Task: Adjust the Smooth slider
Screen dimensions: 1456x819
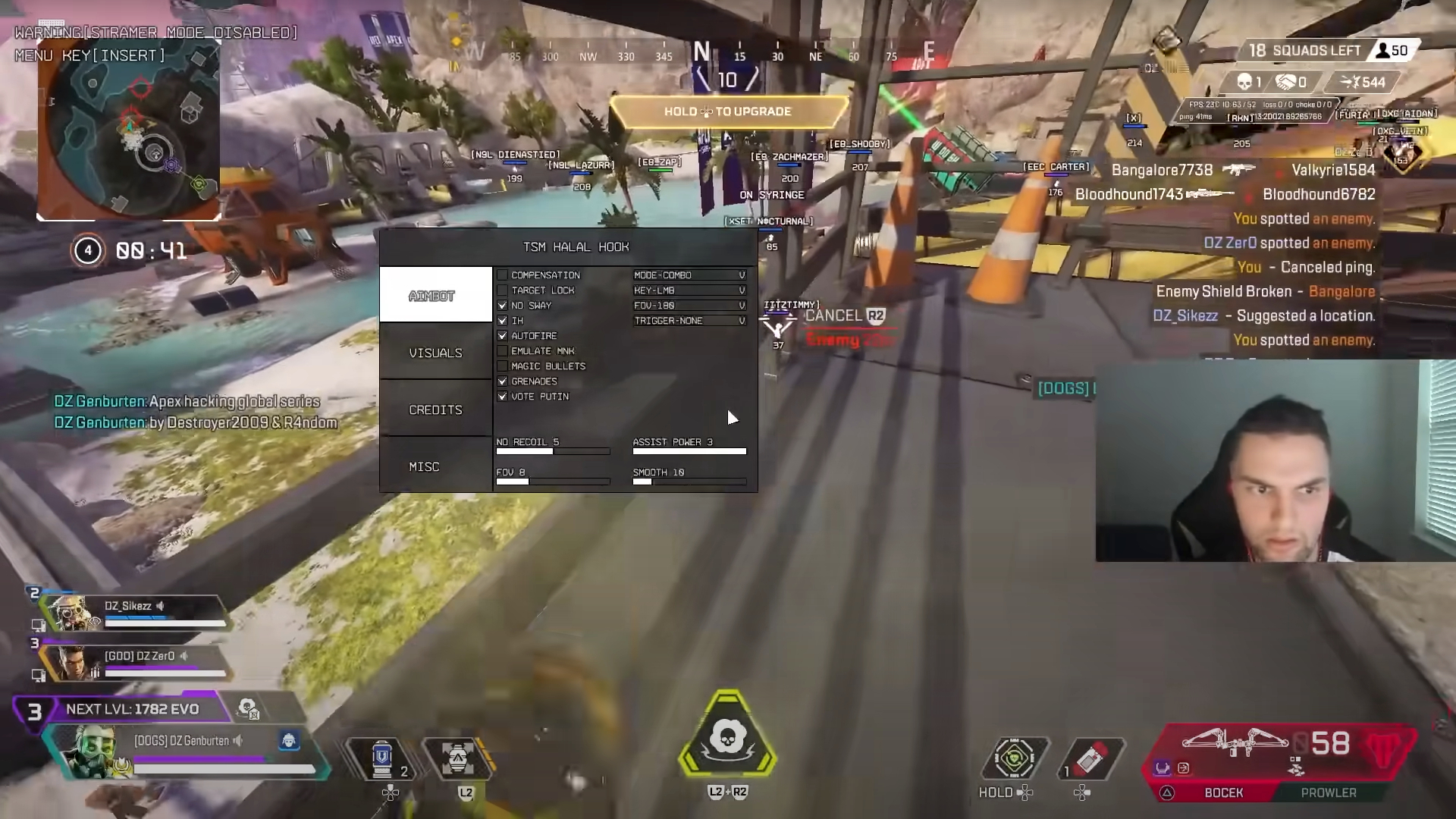Action: [689, 482]
